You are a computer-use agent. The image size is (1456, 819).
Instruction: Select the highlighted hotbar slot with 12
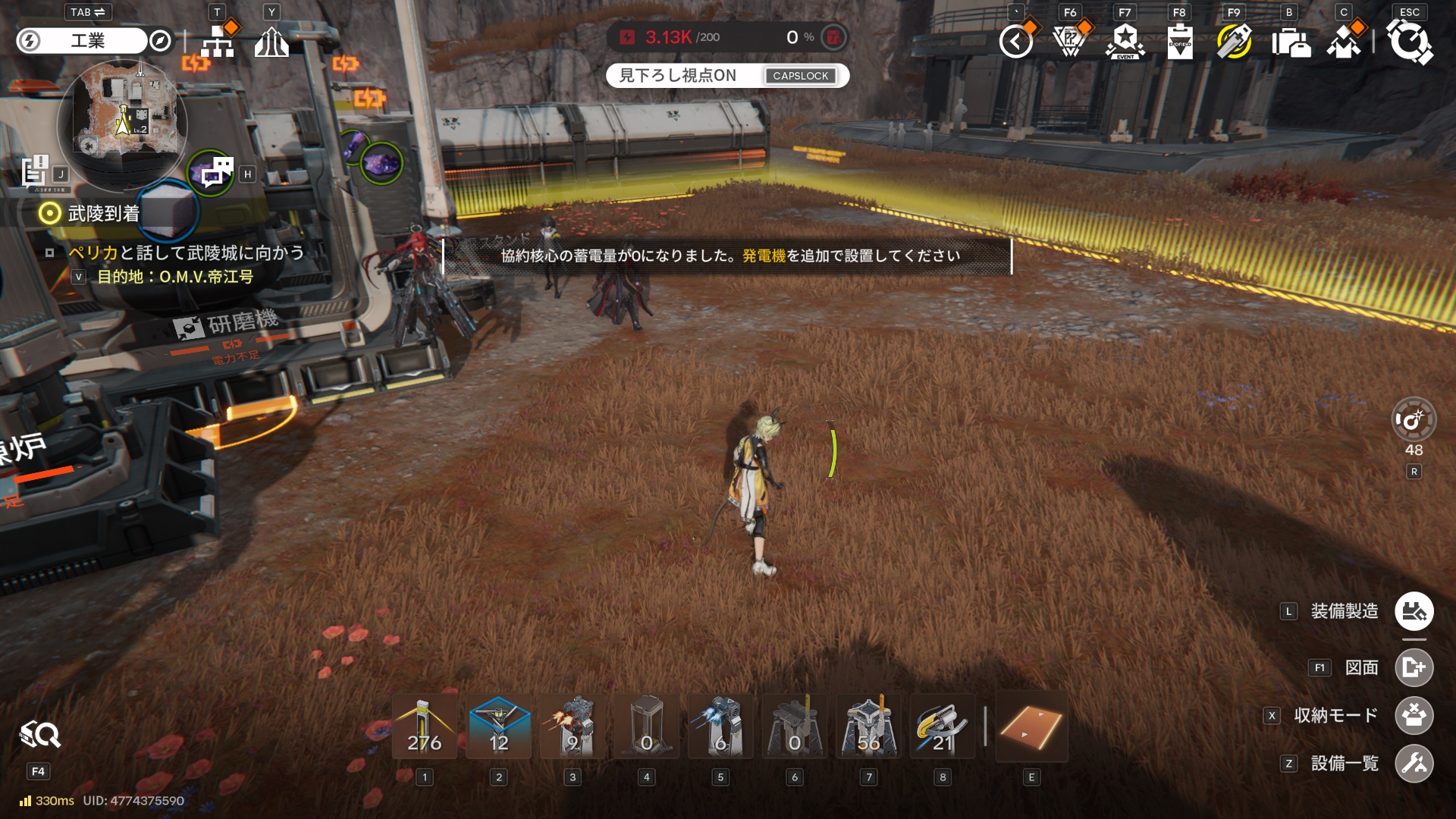pos(498,727)
